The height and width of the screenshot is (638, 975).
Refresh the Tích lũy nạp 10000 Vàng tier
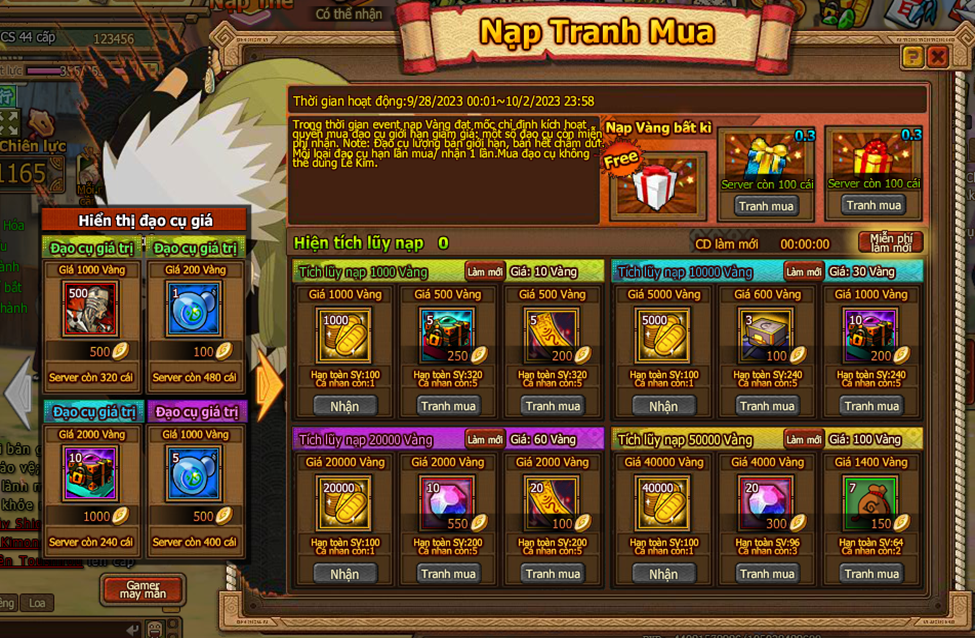click(803, 272)
